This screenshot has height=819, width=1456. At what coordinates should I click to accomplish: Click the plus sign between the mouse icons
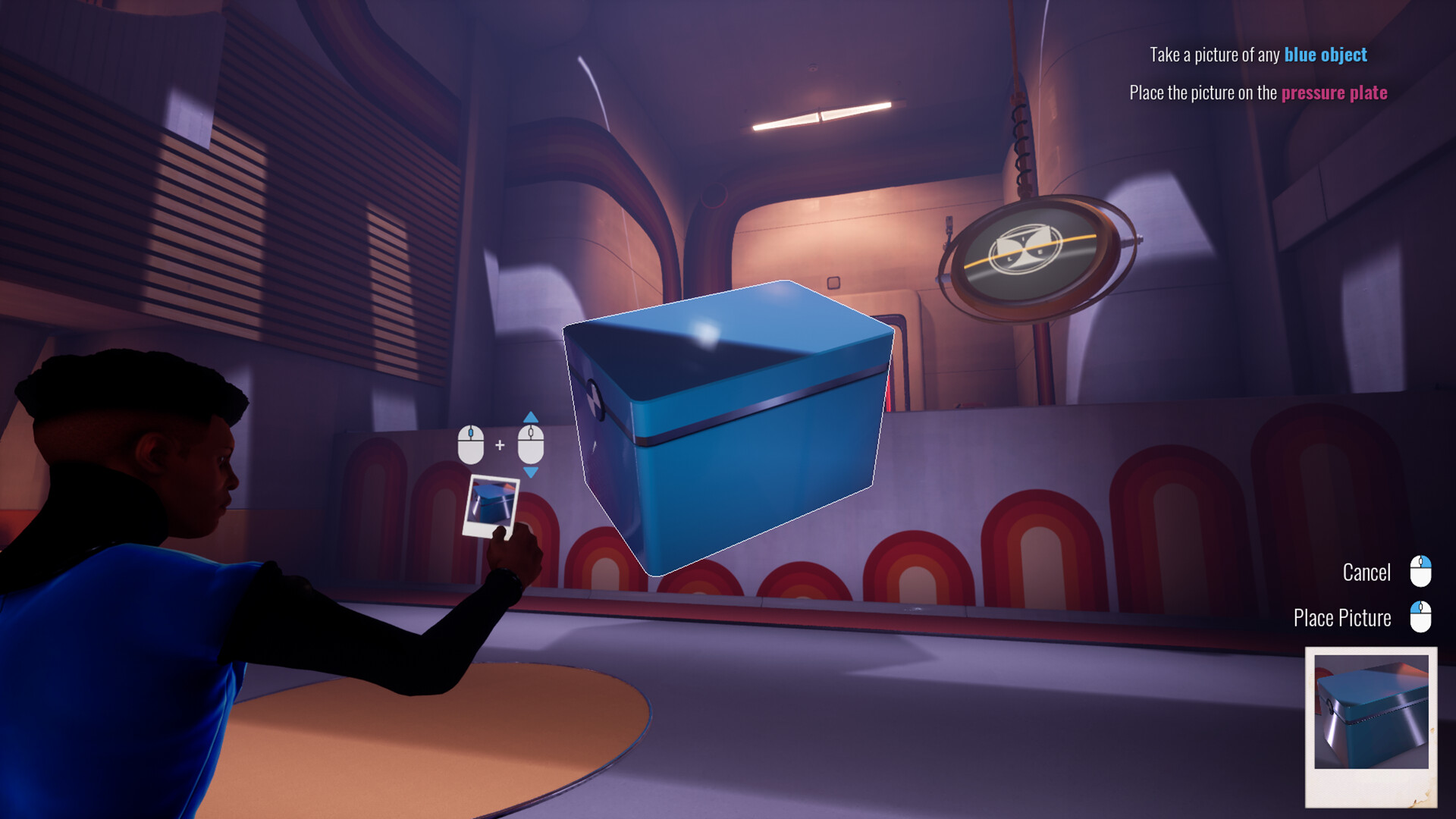tap(500, 444)
